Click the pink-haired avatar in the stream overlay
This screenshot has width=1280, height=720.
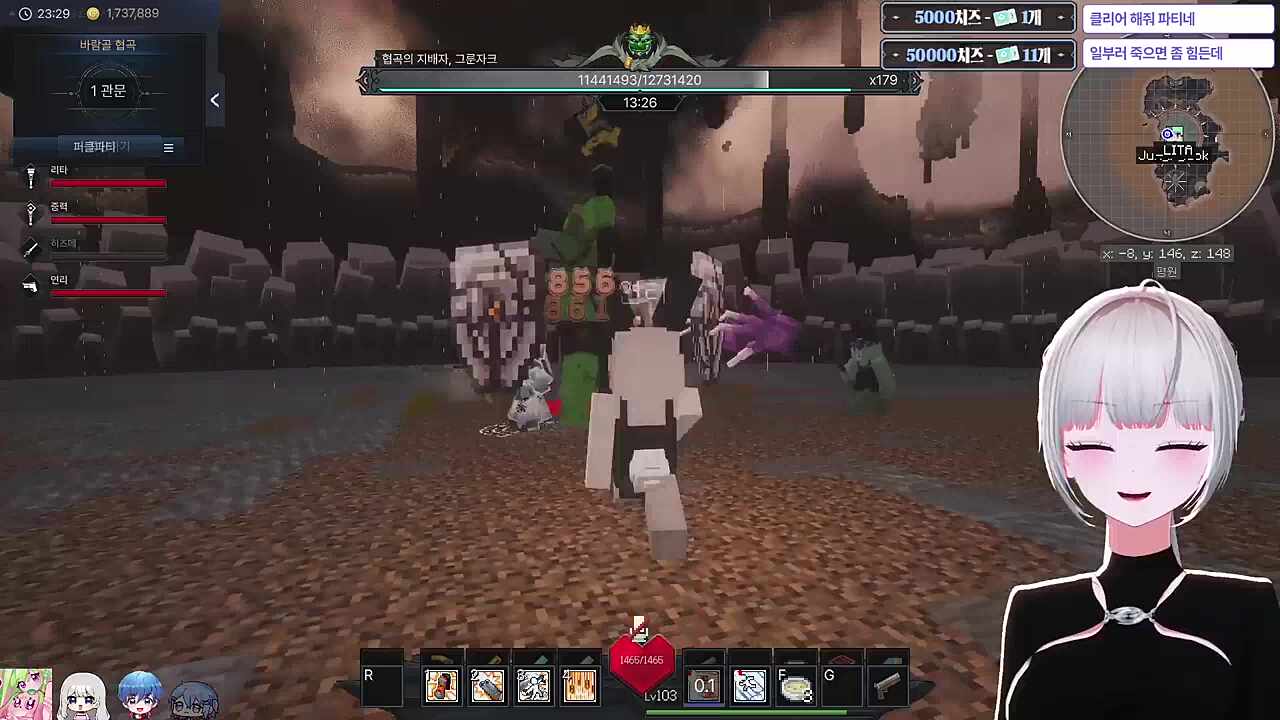[x=26, y=694]
